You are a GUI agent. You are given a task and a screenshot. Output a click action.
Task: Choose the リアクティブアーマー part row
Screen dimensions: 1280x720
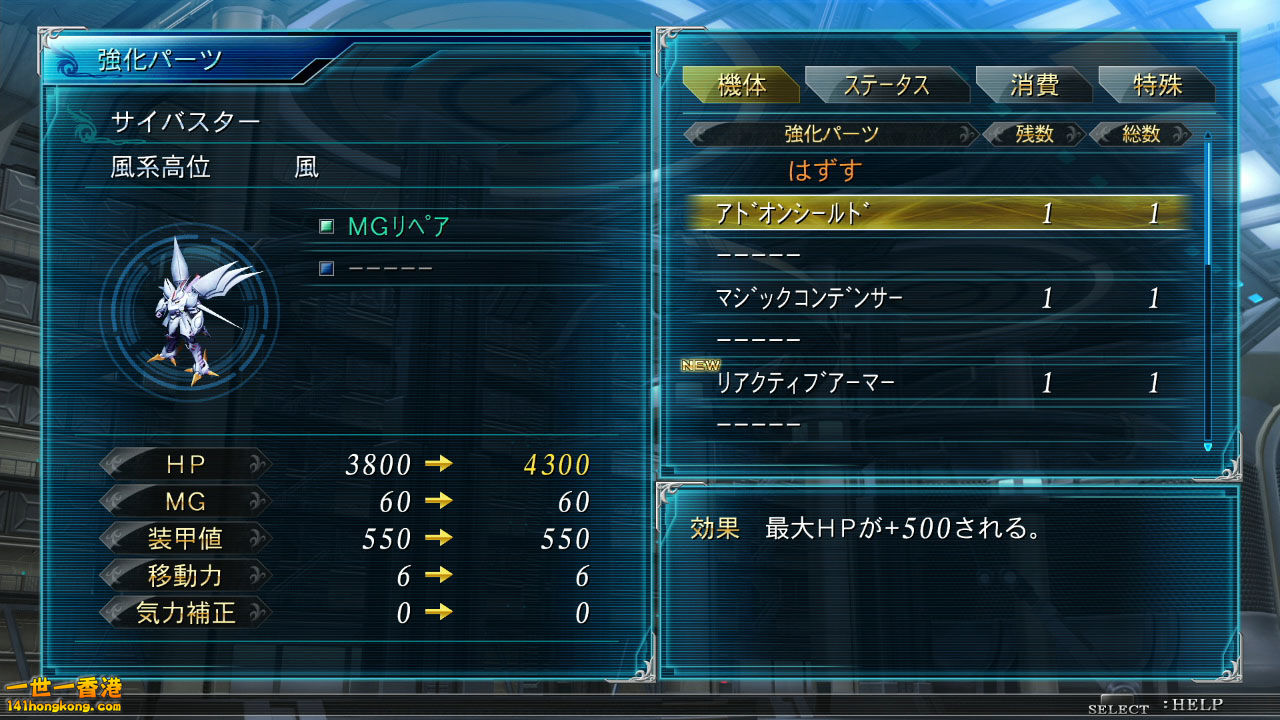(938, 383)
